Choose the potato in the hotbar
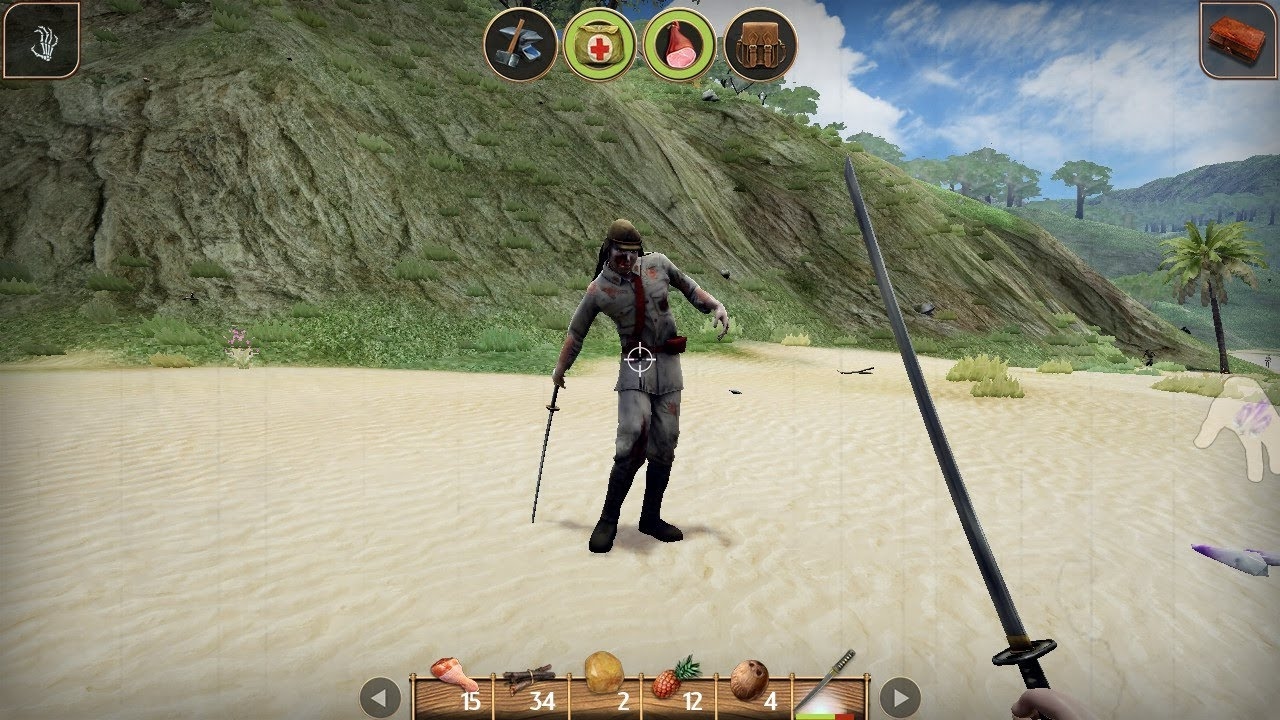The width and height of the screenshot is (1280, 720). [x=605, y=686]
